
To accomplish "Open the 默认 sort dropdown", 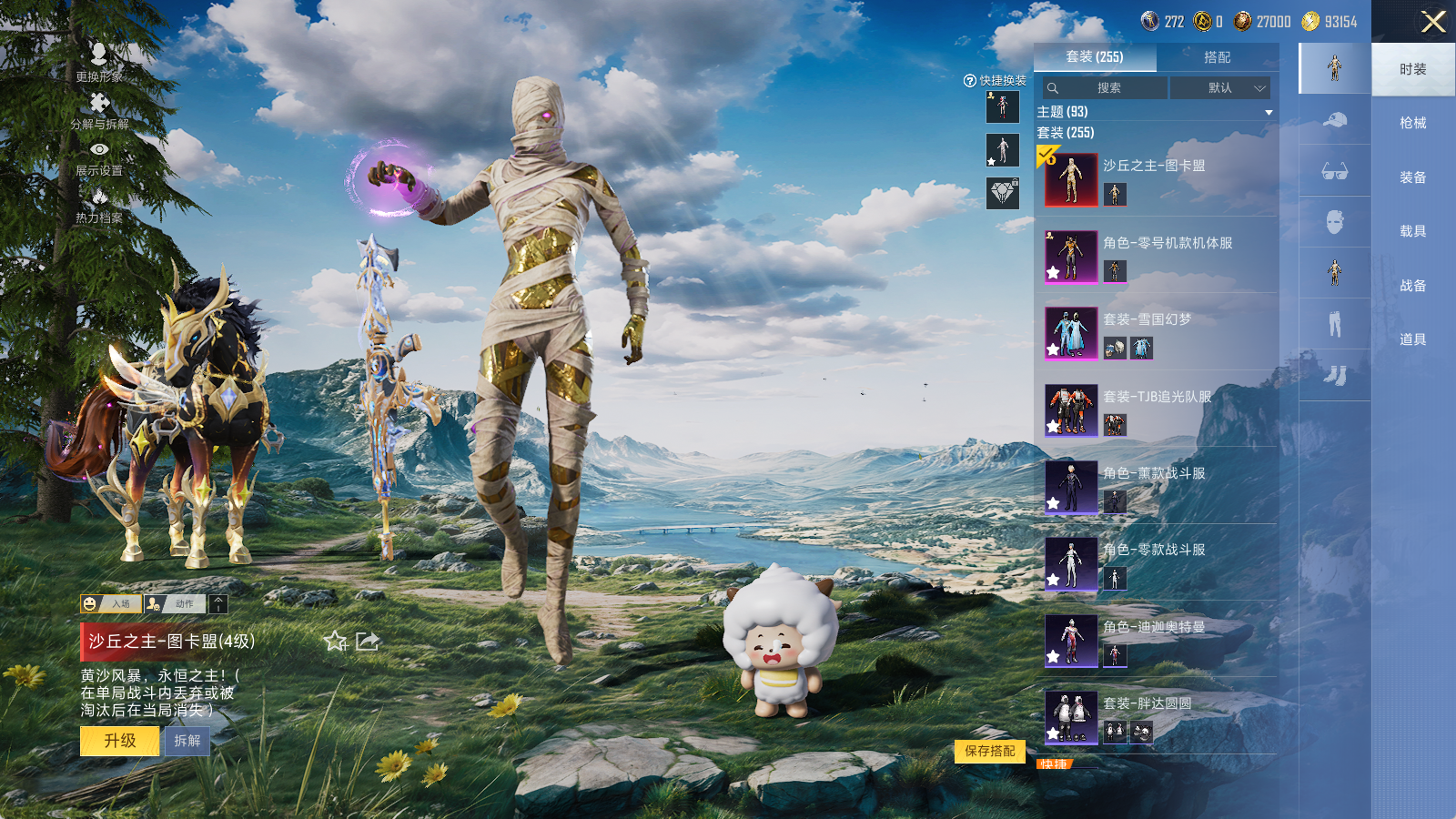I will [1219, 88].
